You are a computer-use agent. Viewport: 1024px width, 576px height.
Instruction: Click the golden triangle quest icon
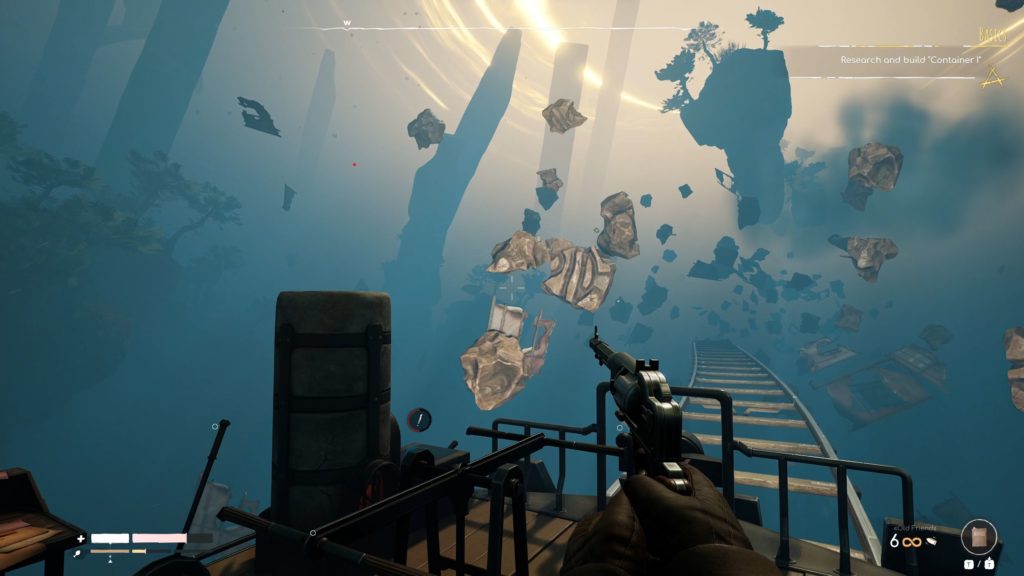tap(991, 77)
